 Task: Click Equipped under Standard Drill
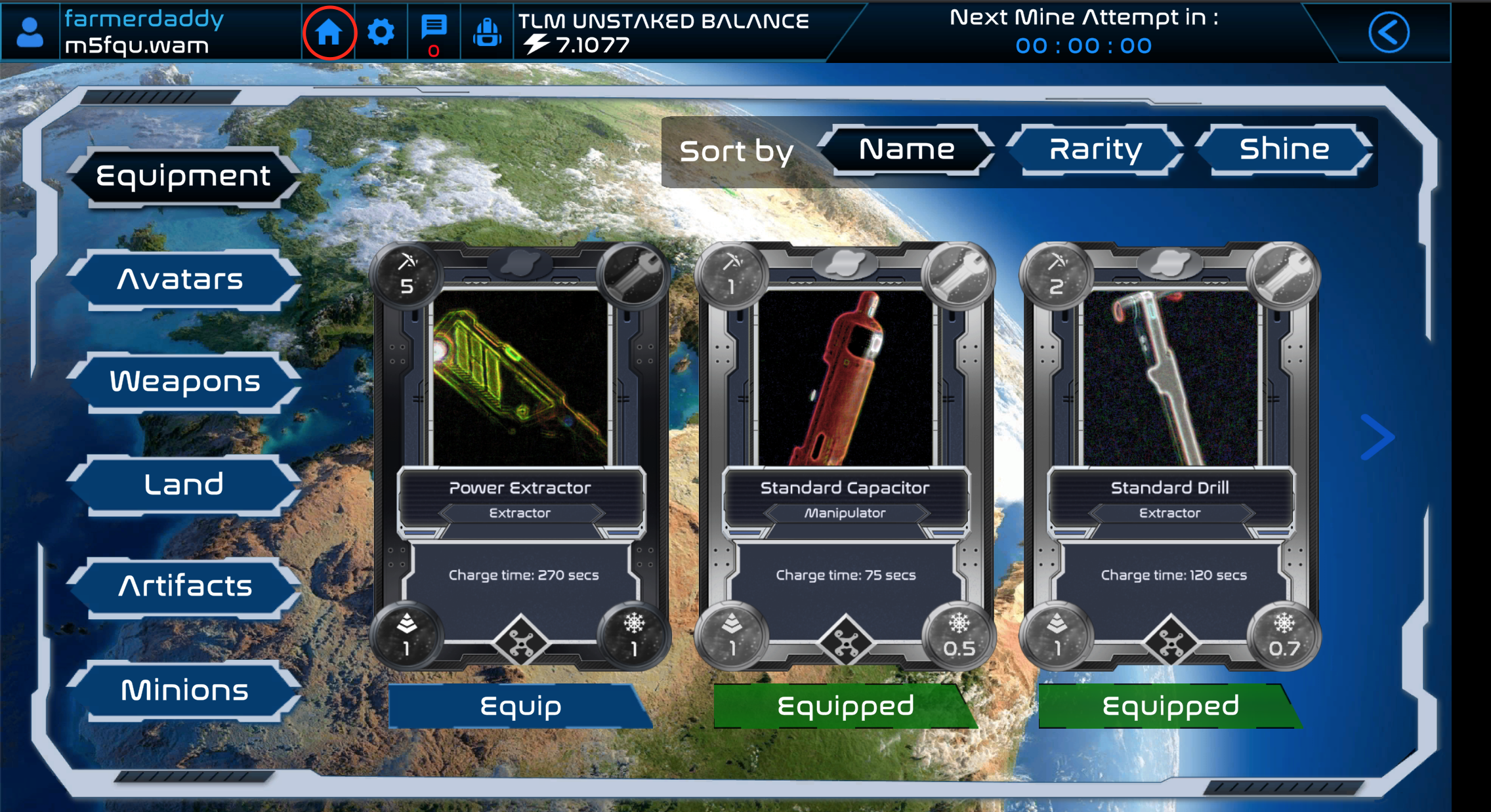pyautogui.click(x=1170, y=706)
